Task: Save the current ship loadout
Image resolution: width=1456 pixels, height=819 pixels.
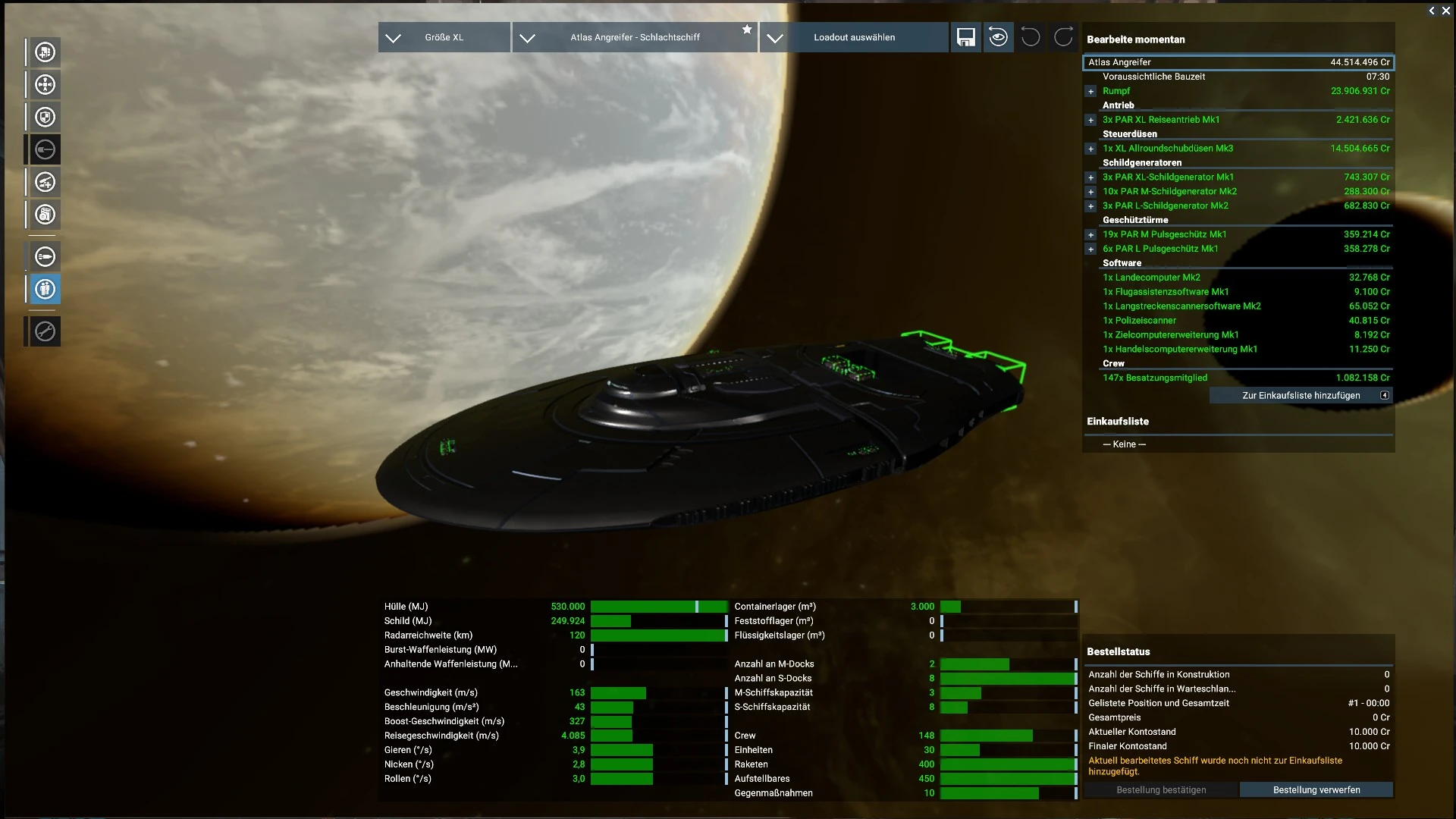Action: 966,37
